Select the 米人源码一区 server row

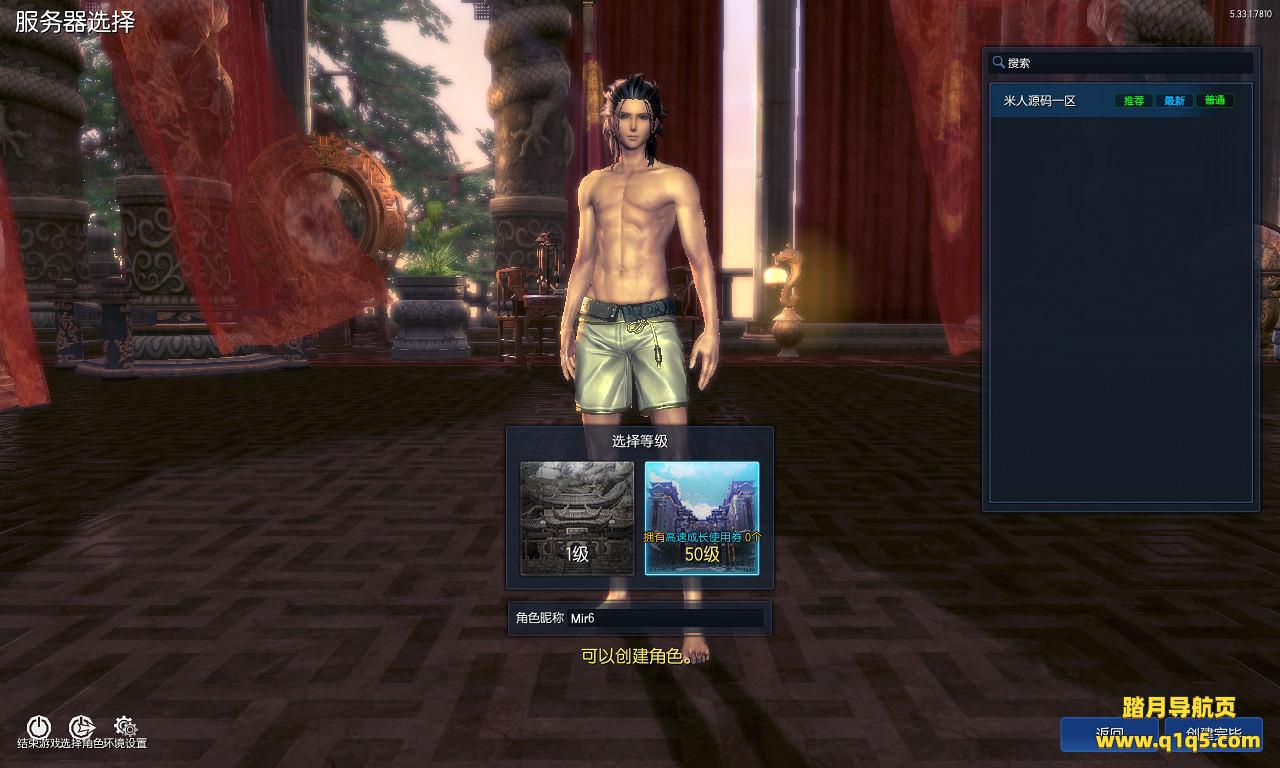click(1060, 101)
